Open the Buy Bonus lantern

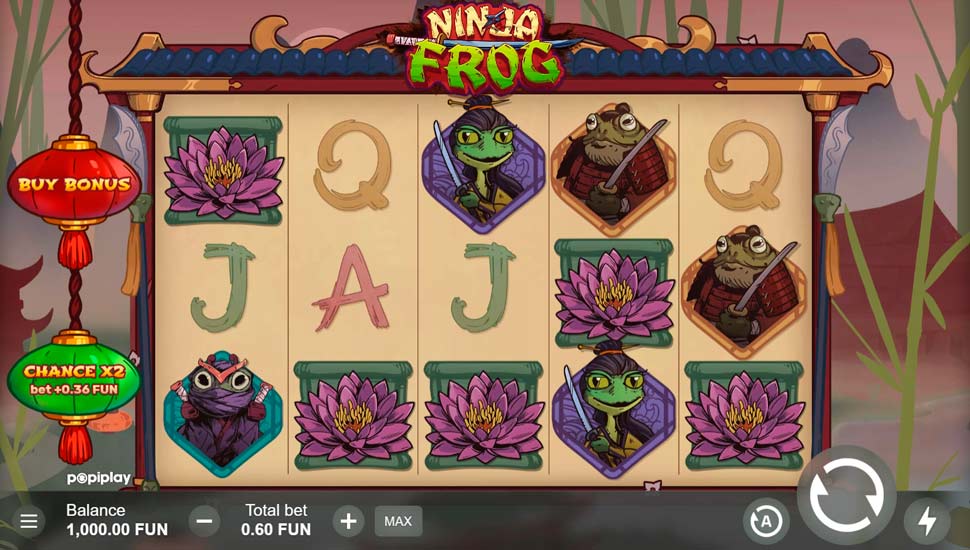click(x=74, y=185)
